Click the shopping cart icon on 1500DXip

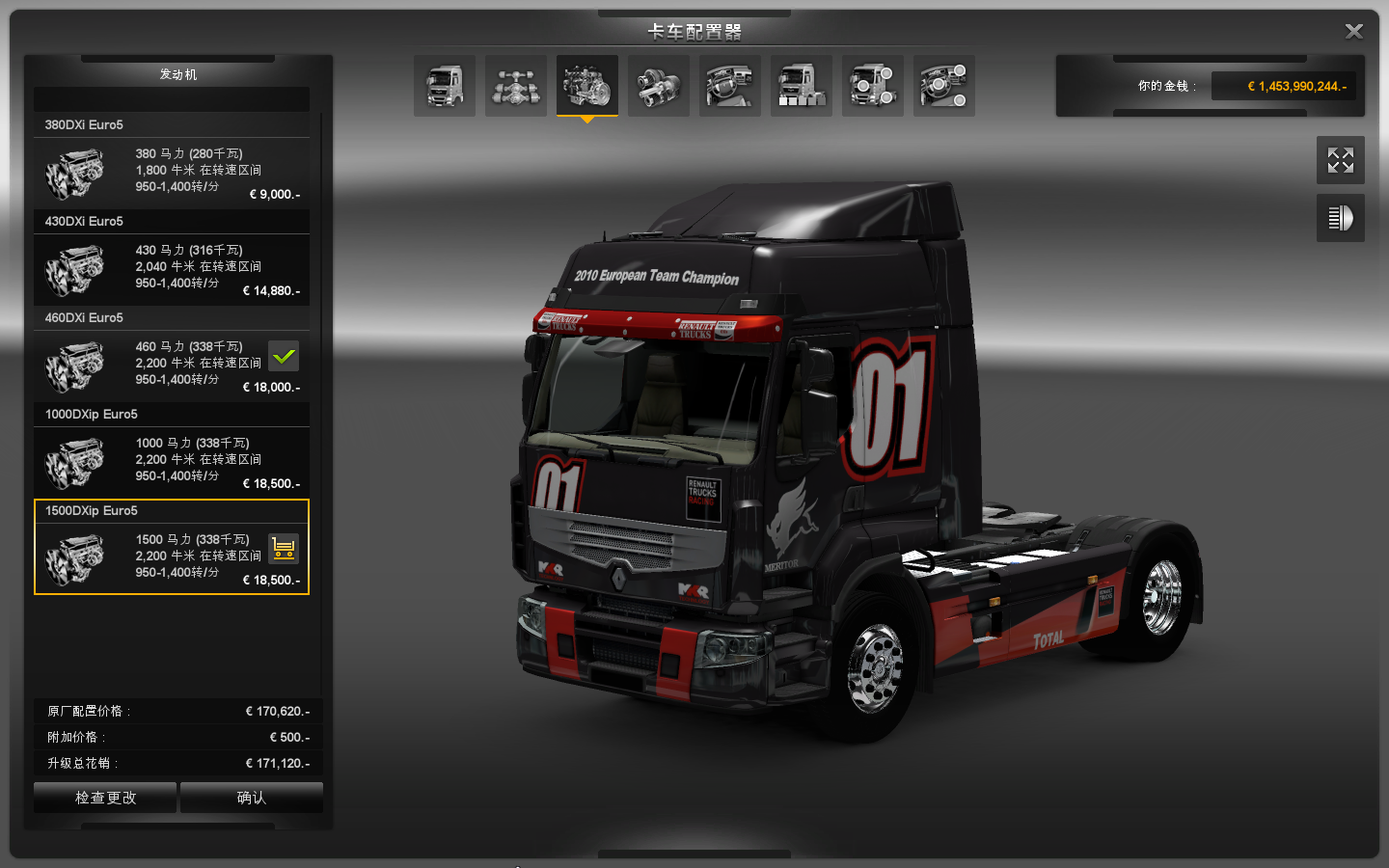pos(284,549)
